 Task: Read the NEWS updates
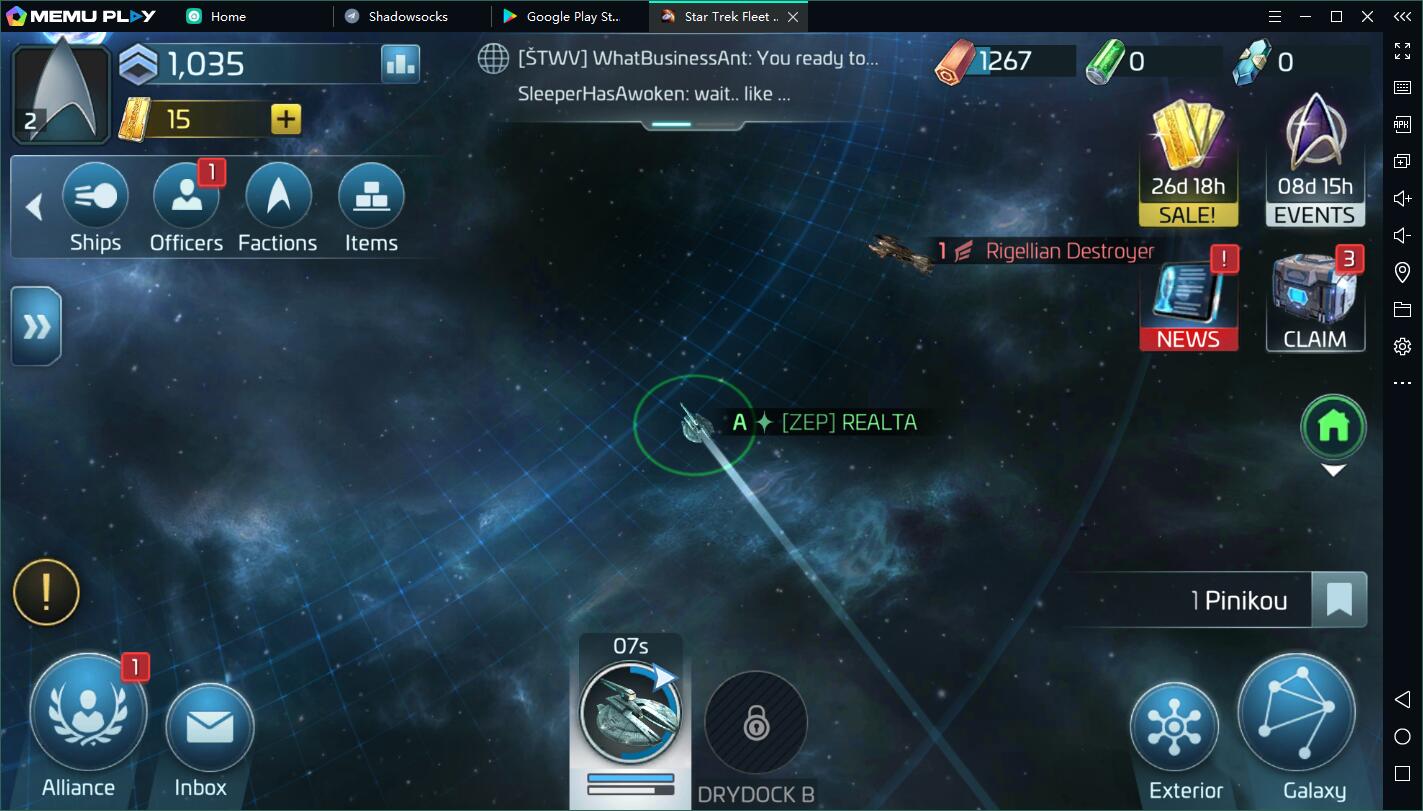[1188, 300]
